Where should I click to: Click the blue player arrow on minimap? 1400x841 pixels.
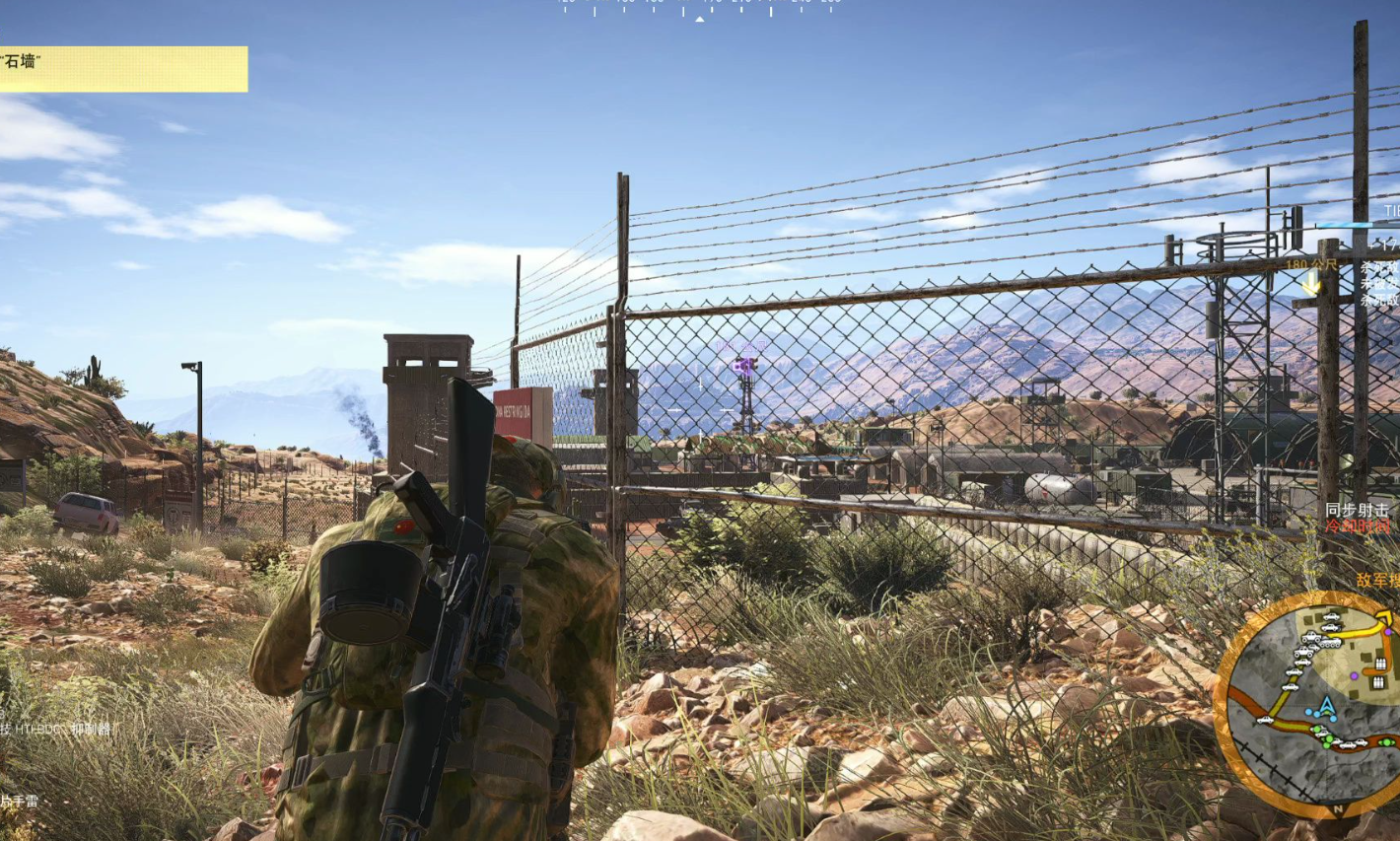(x=1327, y=707)
